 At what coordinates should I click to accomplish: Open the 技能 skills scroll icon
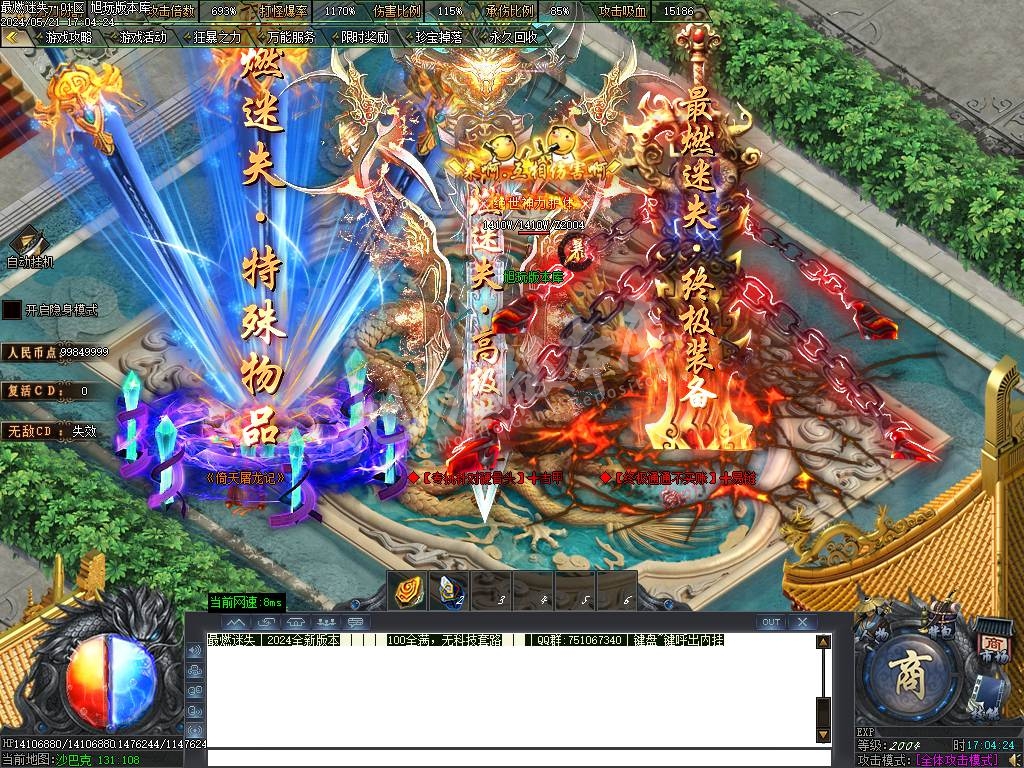pos(990,695)
